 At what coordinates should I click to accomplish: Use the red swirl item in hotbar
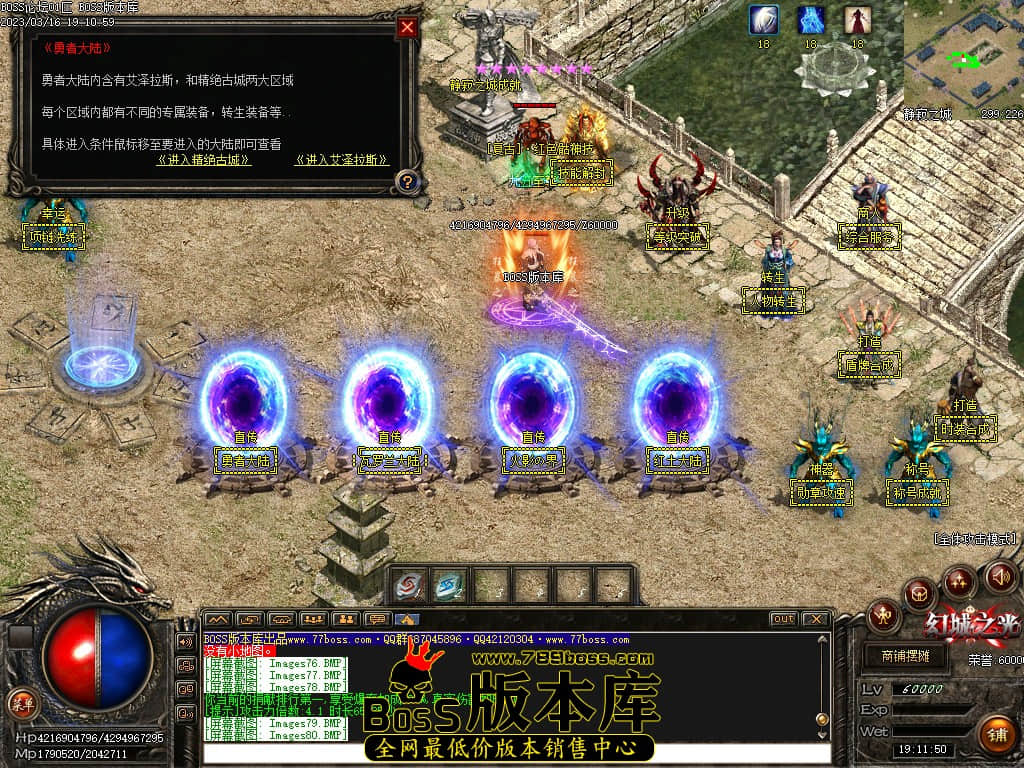tap(409, 585)
